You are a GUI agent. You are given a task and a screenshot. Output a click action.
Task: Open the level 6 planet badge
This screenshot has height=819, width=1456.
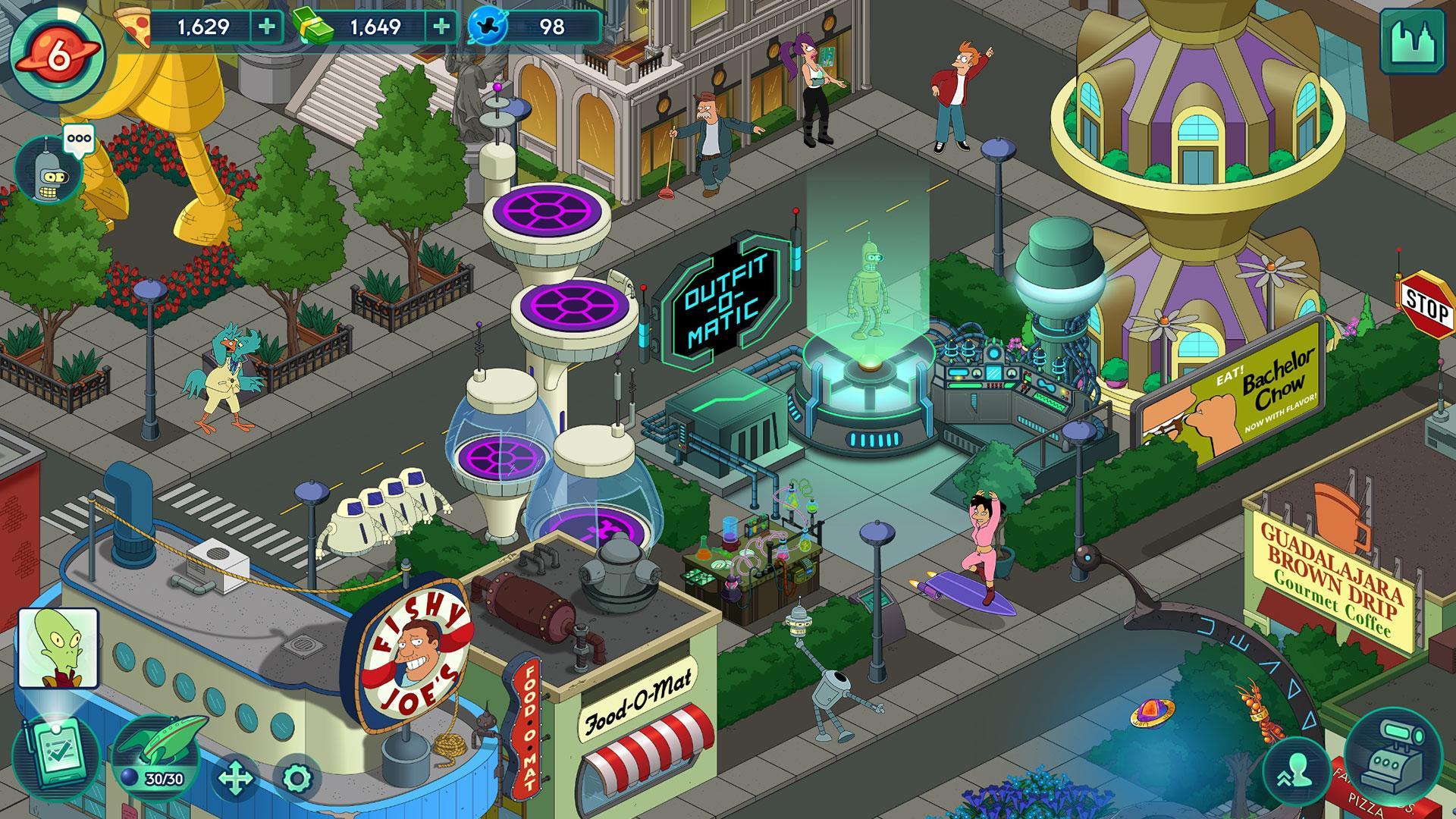click(x=59, y=53)
